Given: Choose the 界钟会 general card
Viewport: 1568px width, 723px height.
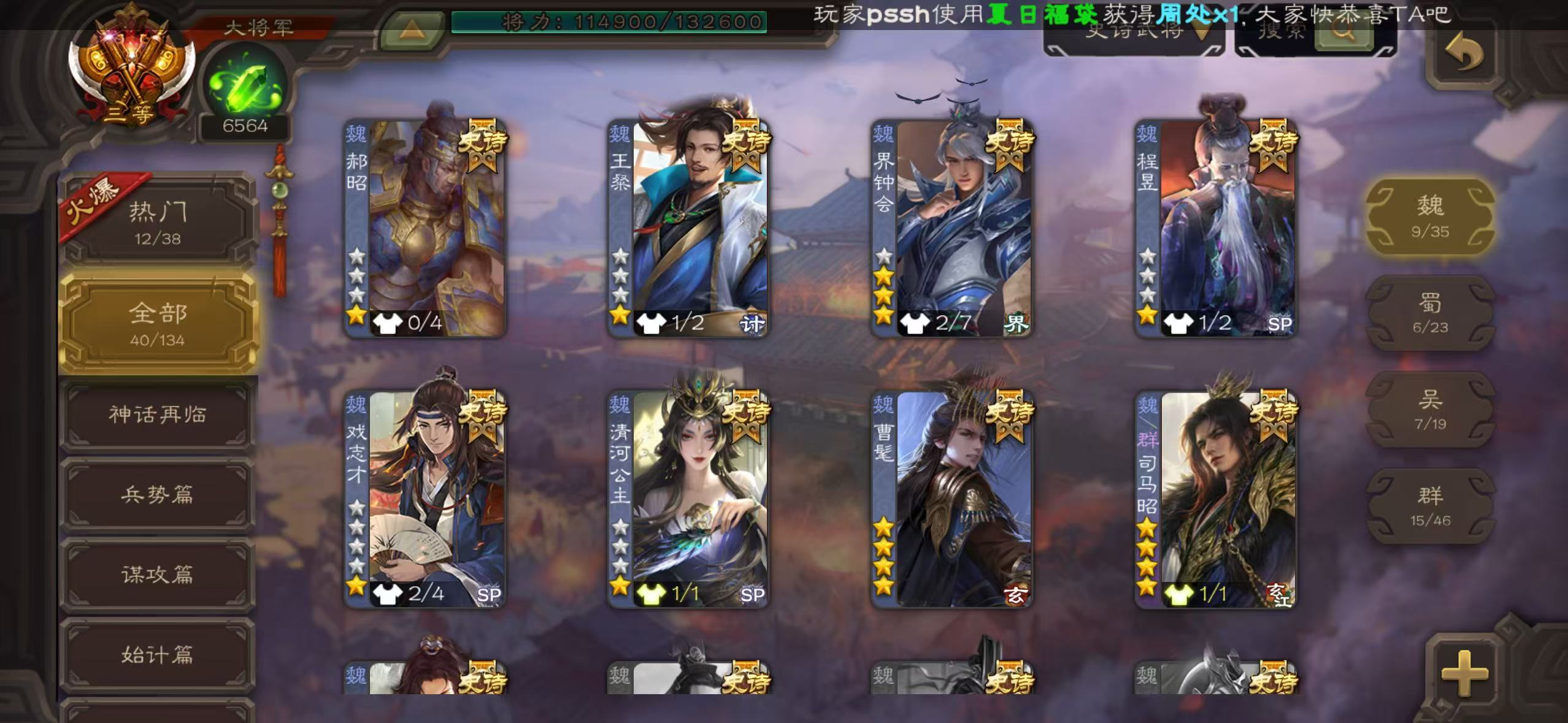Looking at the screenshot, I should coord(952,228).
